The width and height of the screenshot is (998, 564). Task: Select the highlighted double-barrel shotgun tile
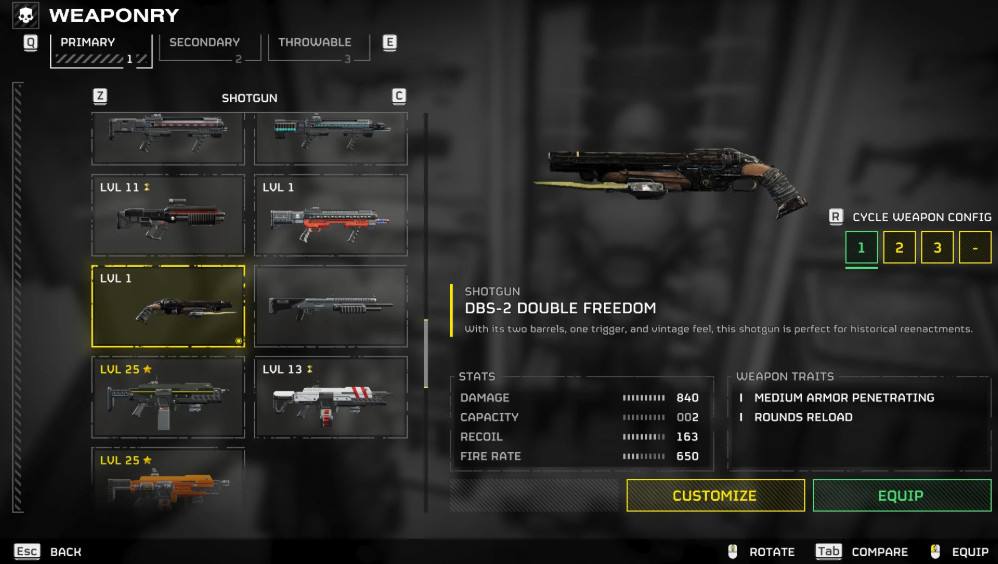pos(168,306)
